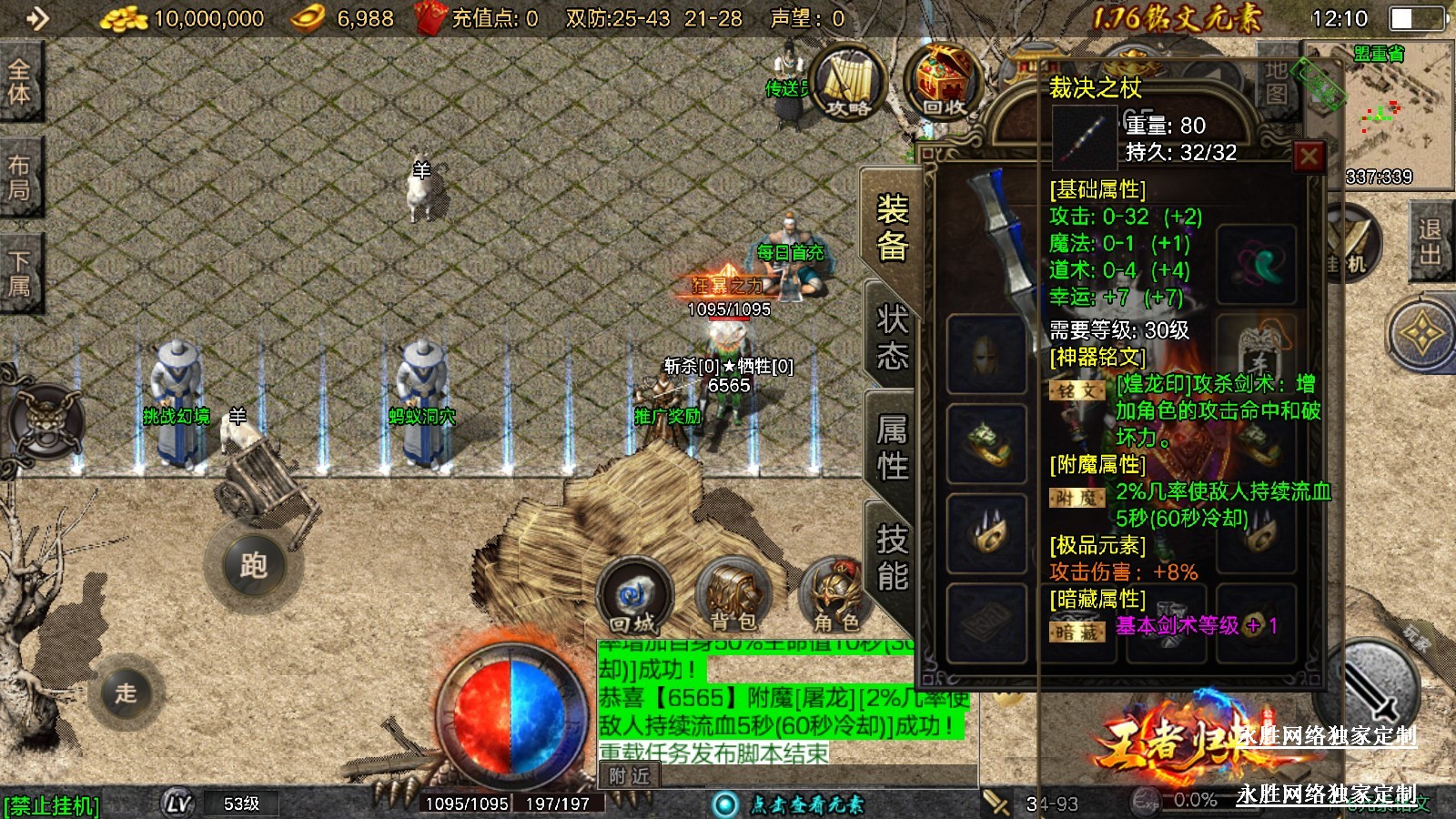Switch chat to the 附近 nearby channel

click(629, 776)
